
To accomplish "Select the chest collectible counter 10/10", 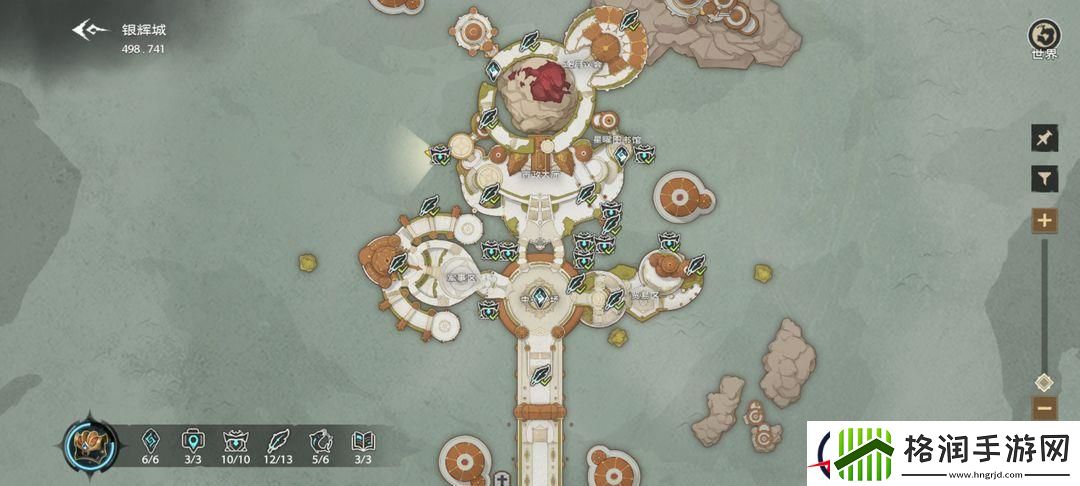I will [236, 445].
